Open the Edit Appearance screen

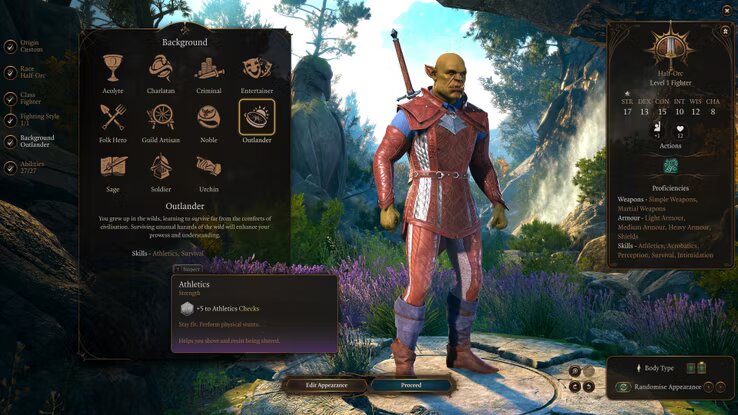click(325, 384)
